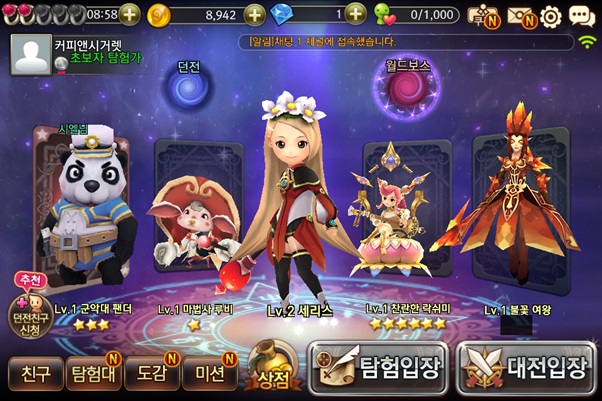Screen dimensions: 602x401
Task: Add more hearts with plus button
Action: (129, 14)
